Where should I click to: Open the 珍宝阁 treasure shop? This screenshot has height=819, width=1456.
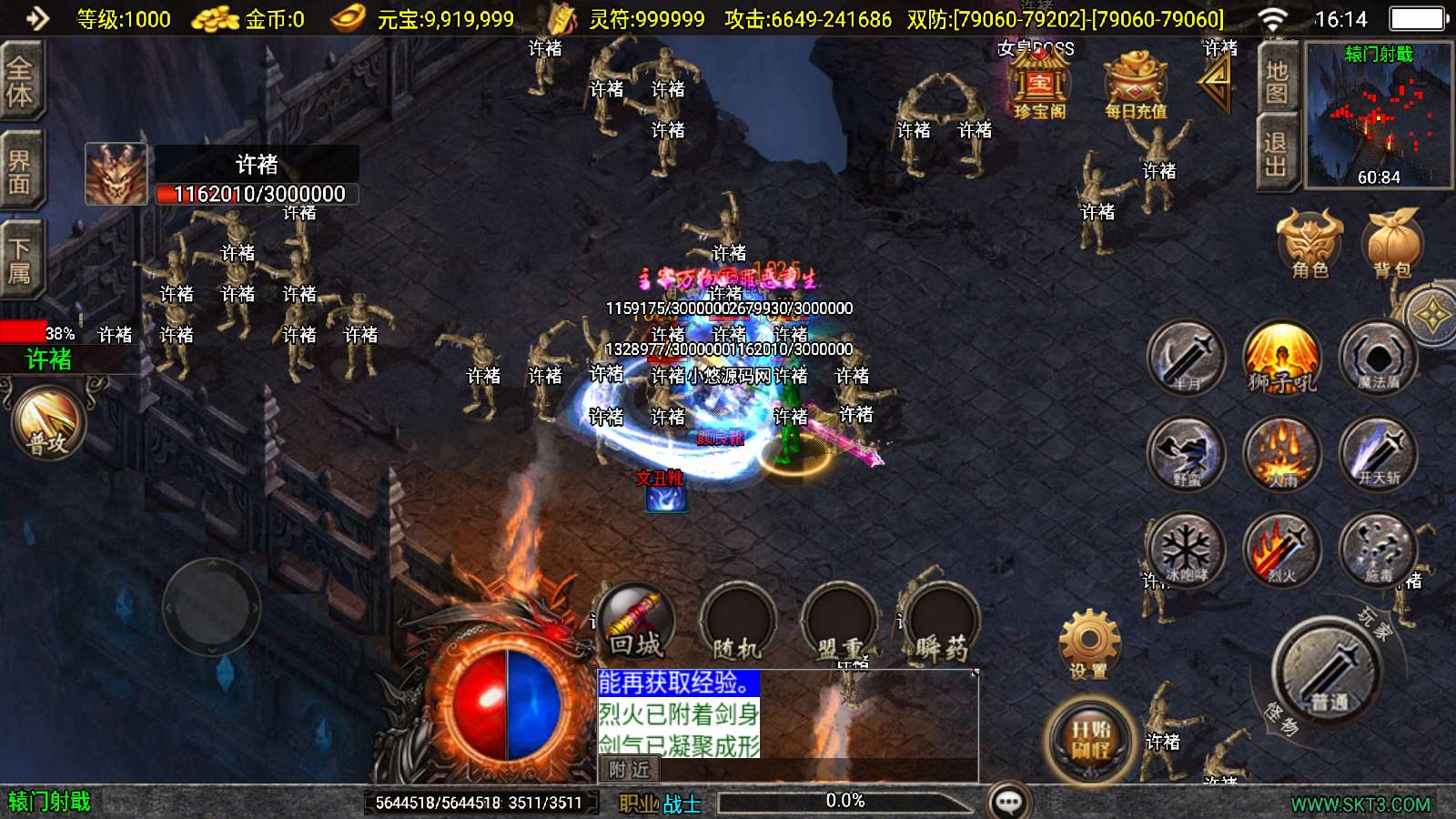[x=1039, y=85]
